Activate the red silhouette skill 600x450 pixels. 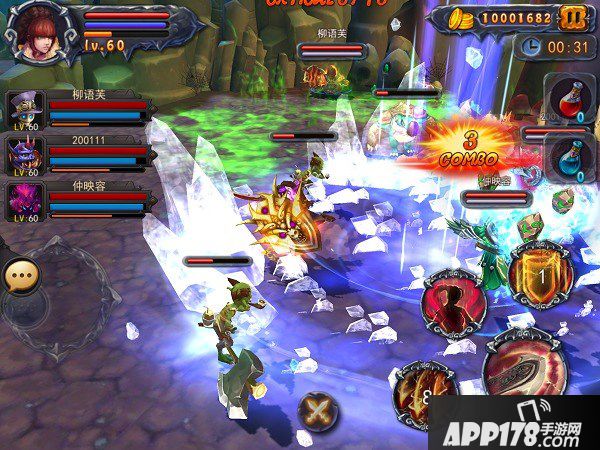click(453, 305)
